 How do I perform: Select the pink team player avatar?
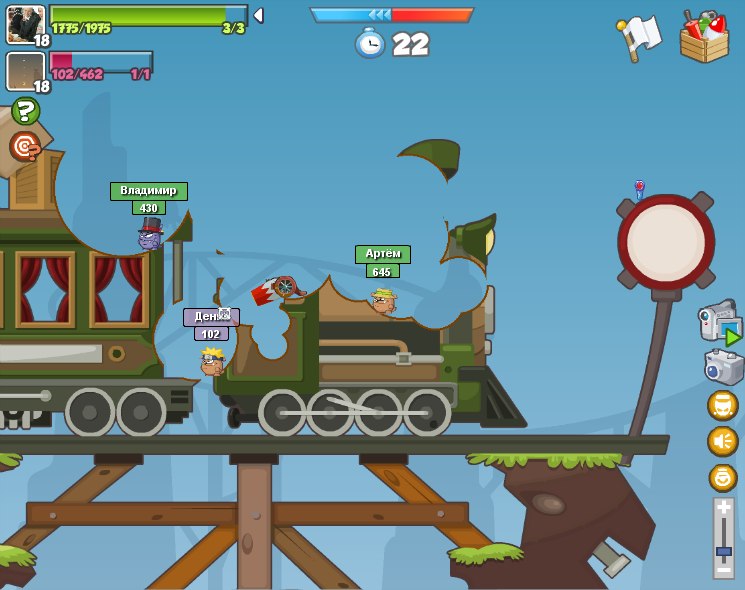(x=25, y=70)
